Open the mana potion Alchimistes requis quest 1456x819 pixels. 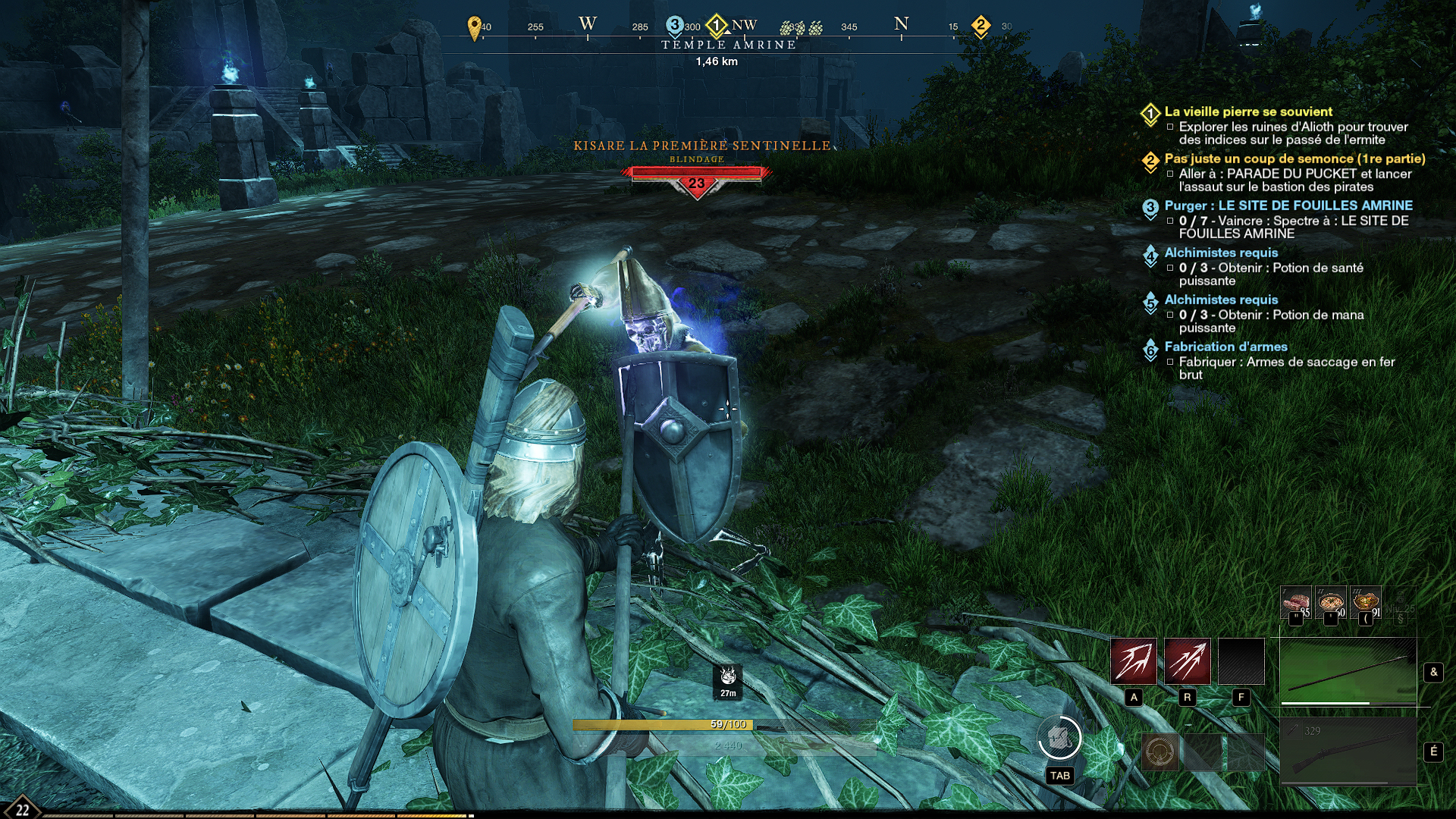point(1221,300)
